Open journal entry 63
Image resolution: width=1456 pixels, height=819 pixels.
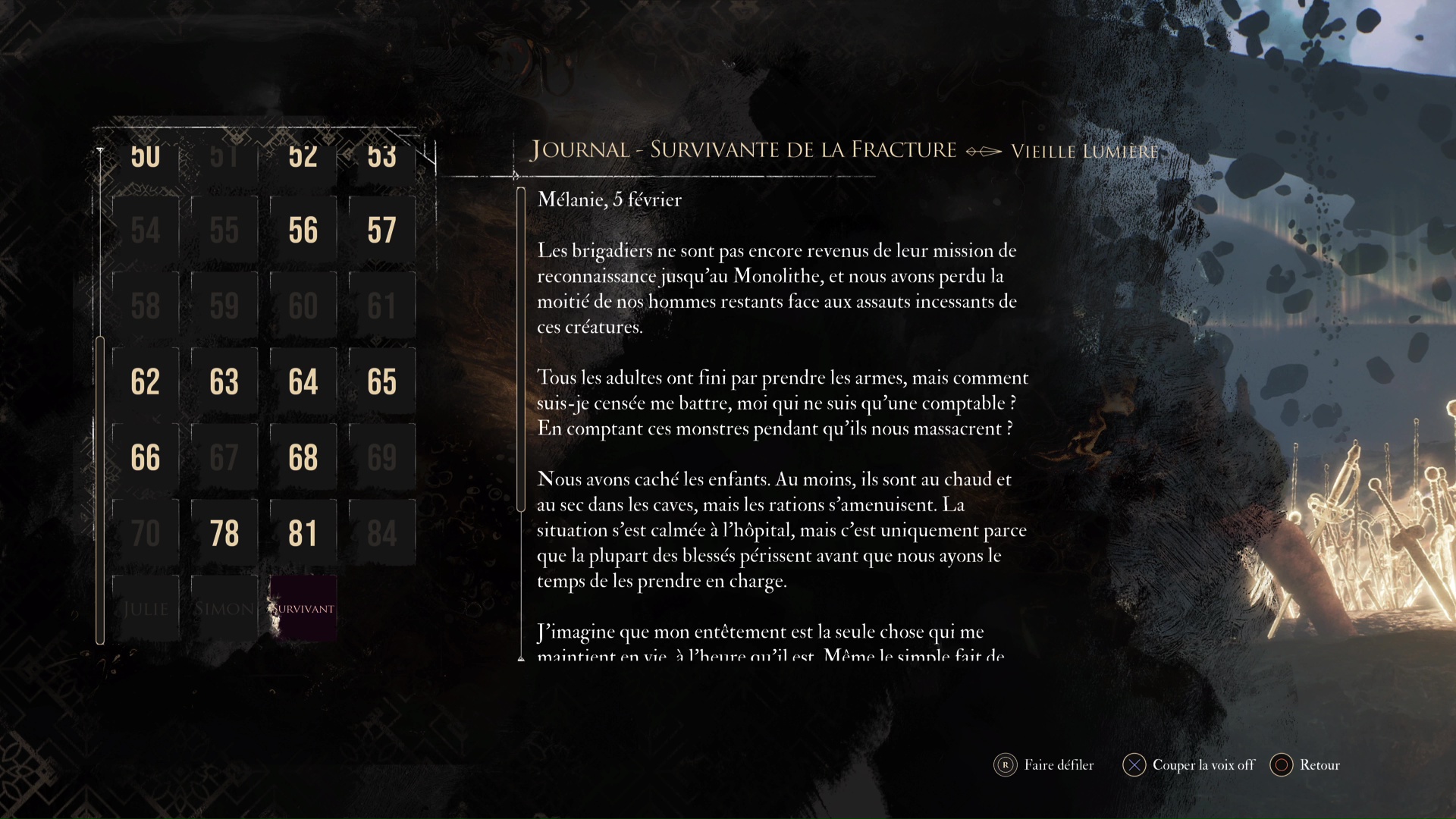(224, 381)
